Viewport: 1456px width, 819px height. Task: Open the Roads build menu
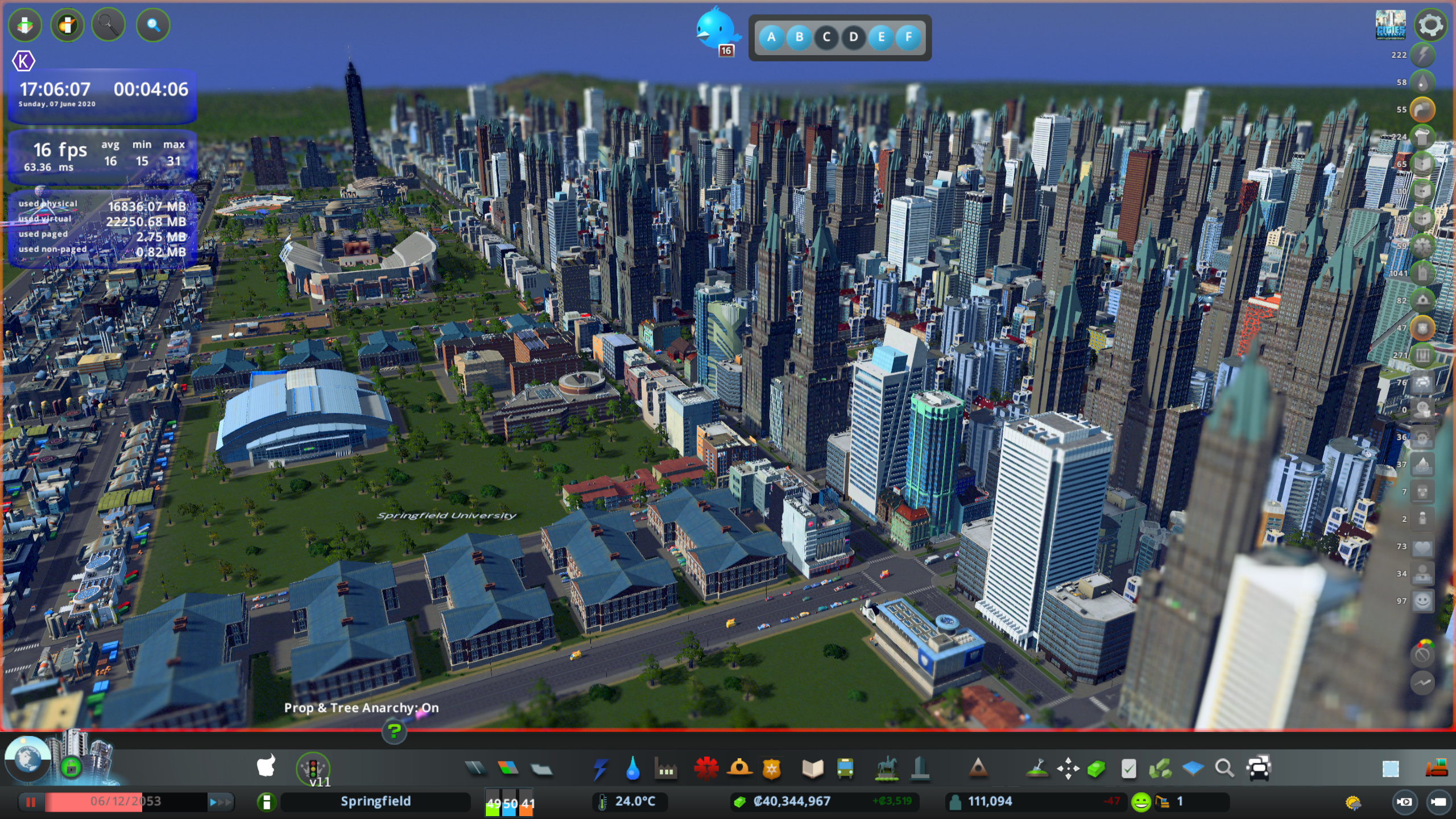(475, 769)
